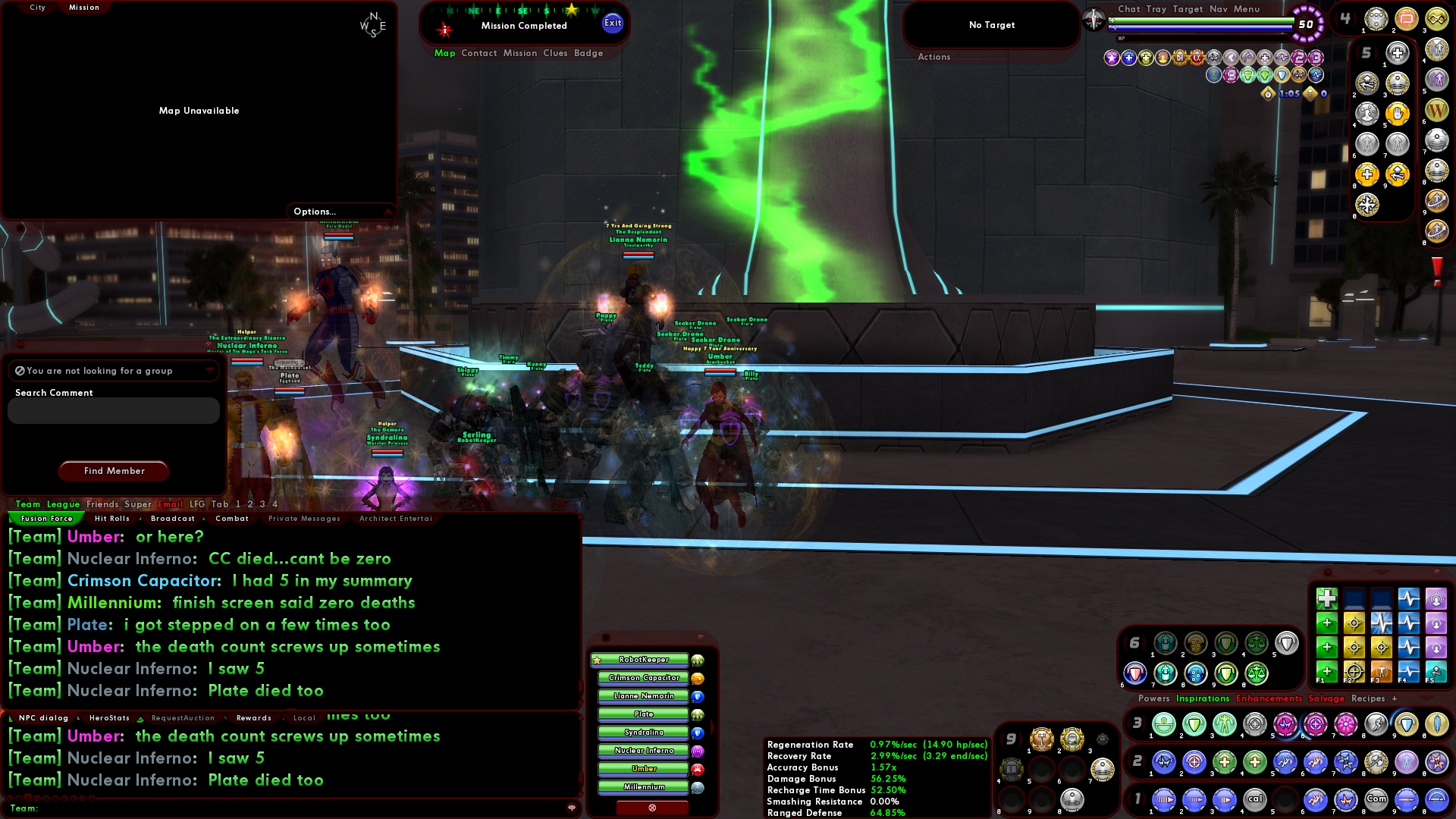Click the Search Comment input field
The height and width of the screenshot is (819, 1456).
[112, 410]
